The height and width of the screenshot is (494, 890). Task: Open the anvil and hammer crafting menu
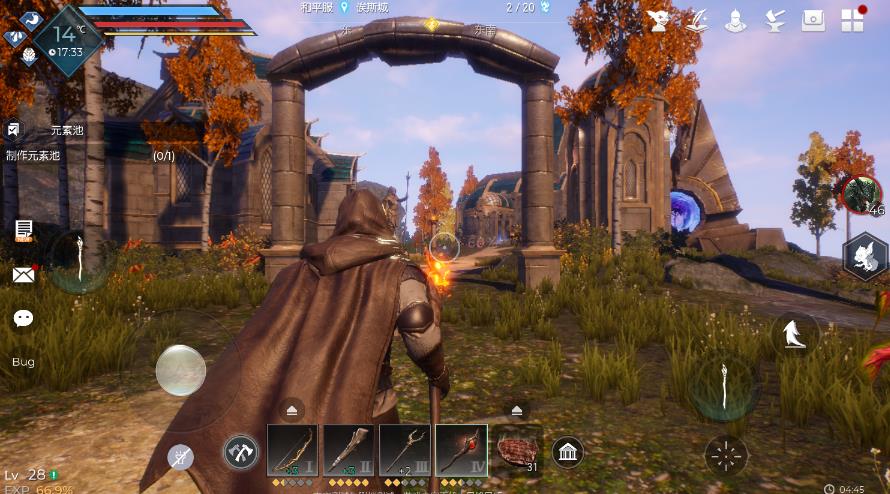click(774, 20)
